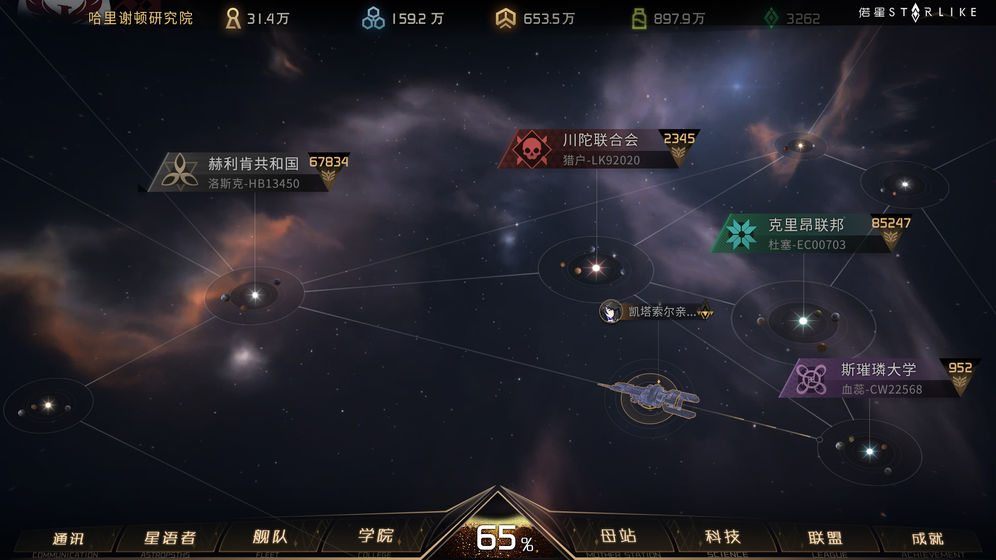996x560 pixels.
Task: Open the 通讯 communication menu
Action: pyautogui.click(x=67, y=538)
